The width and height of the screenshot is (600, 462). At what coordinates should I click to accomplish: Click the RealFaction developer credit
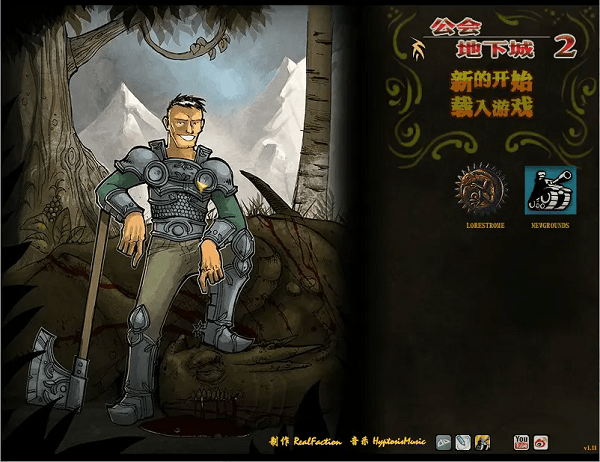pyautogui.click(x=316, y=441)
